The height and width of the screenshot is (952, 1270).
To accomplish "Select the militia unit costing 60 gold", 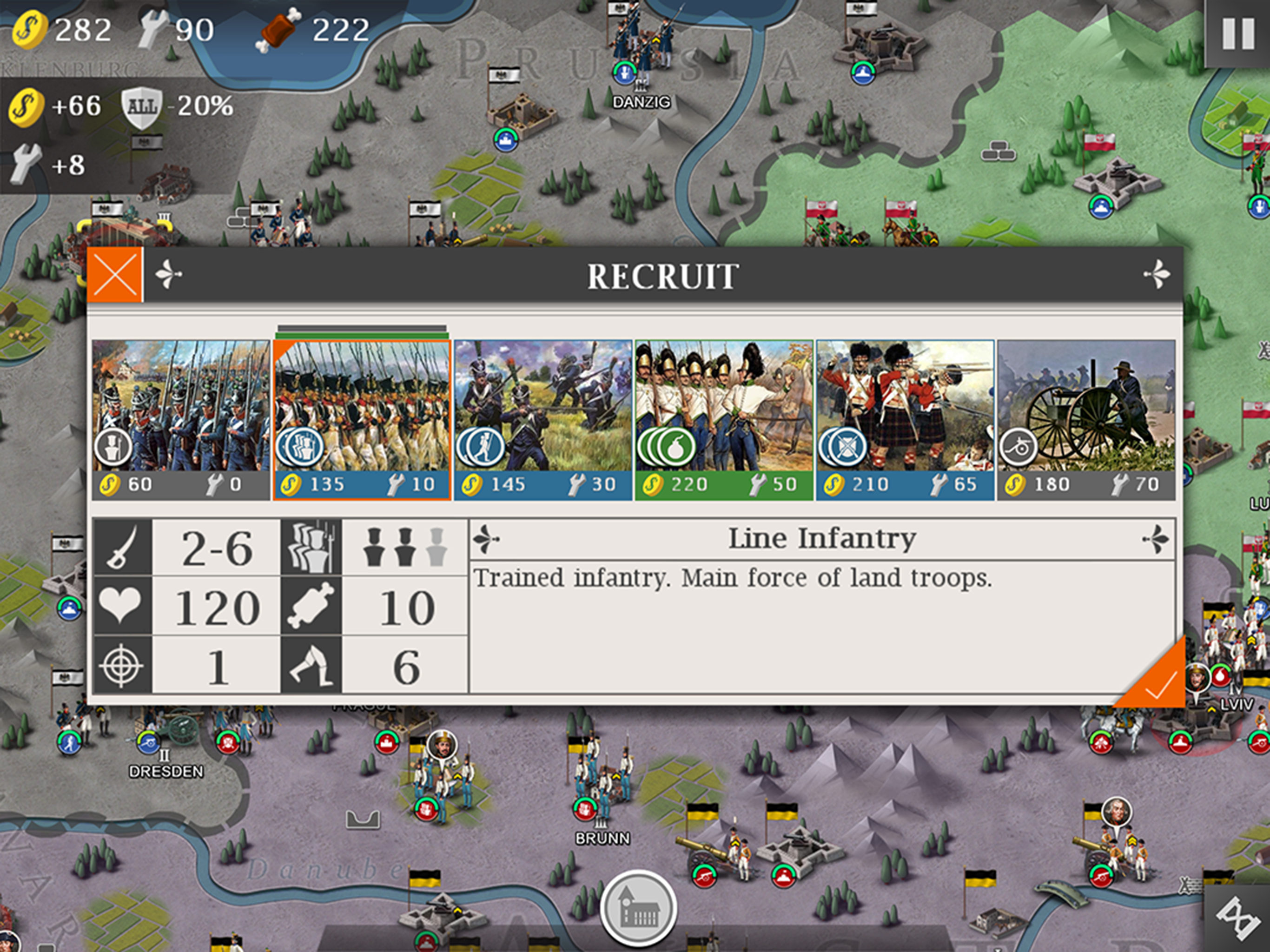I will 181,419.
